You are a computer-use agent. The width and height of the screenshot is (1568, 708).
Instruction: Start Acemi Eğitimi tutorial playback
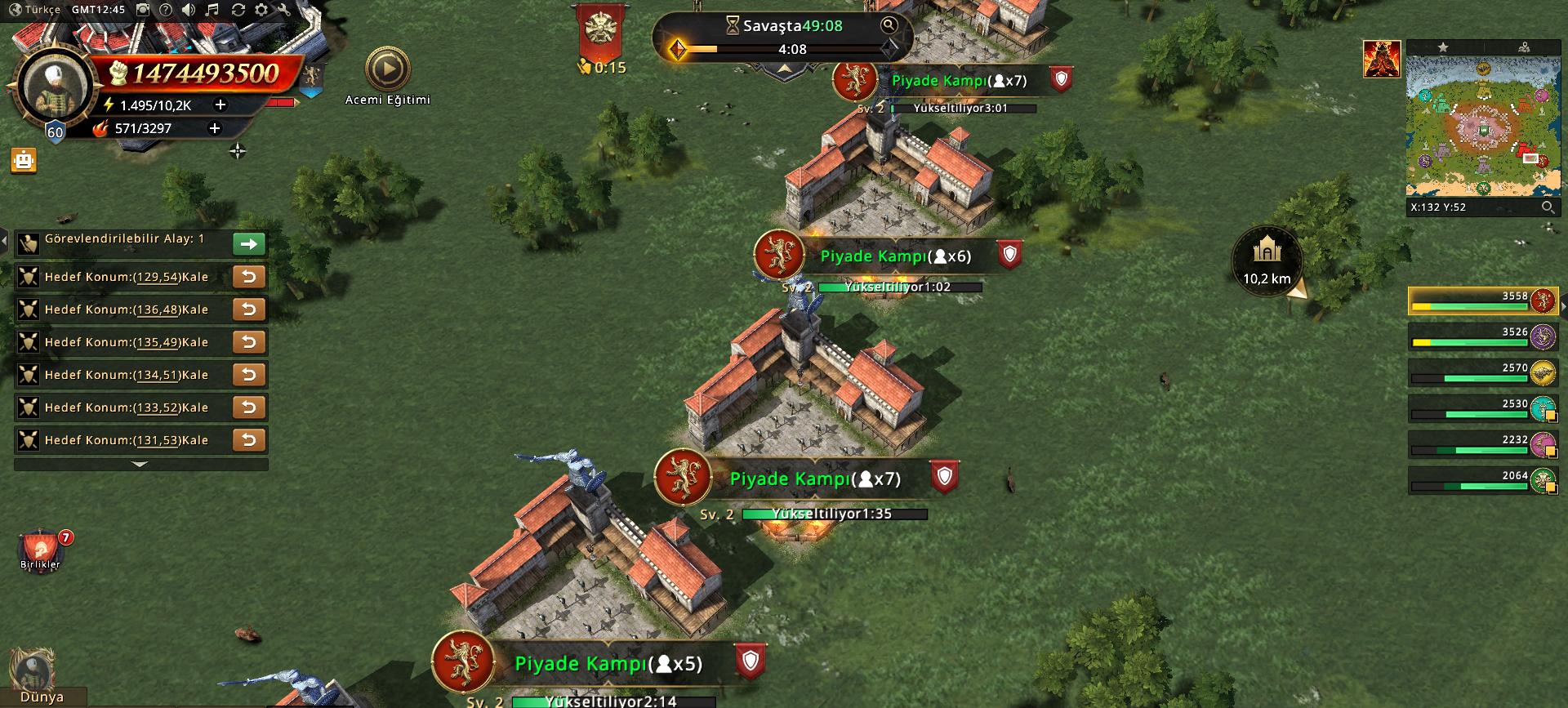[387, 70]
